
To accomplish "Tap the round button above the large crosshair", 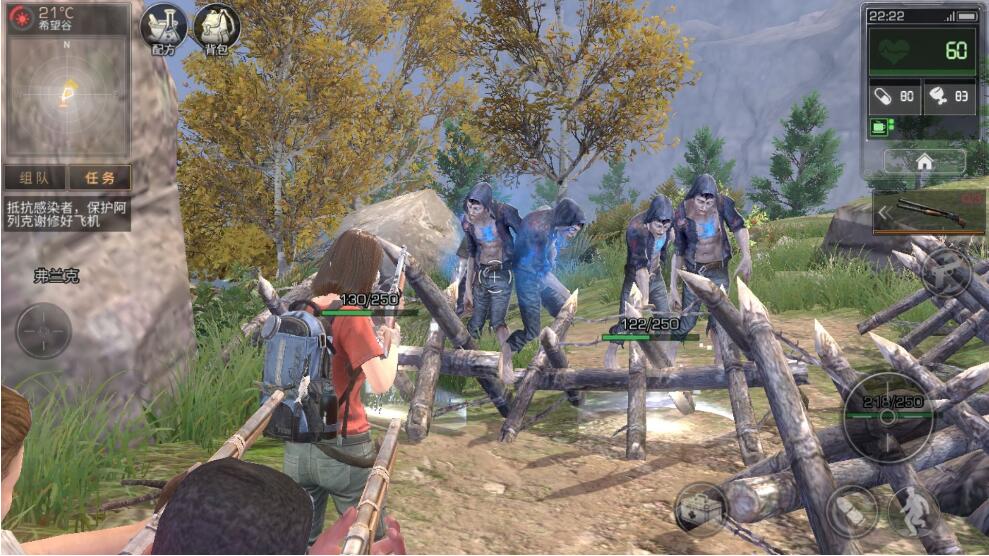I will point(945,271).
